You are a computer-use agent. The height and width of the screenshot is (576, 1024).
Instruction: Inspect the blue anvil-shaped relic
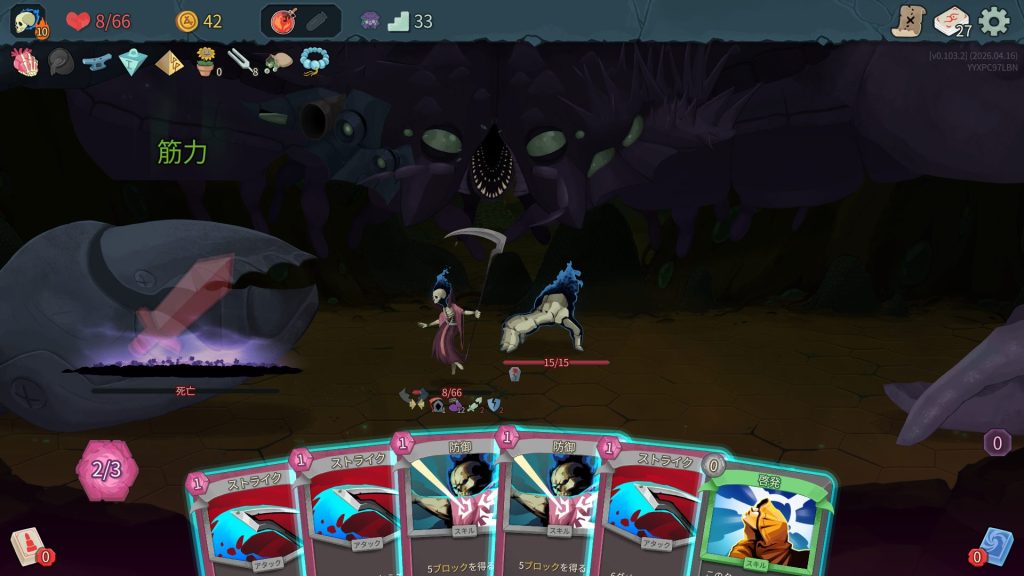point(97,62)
